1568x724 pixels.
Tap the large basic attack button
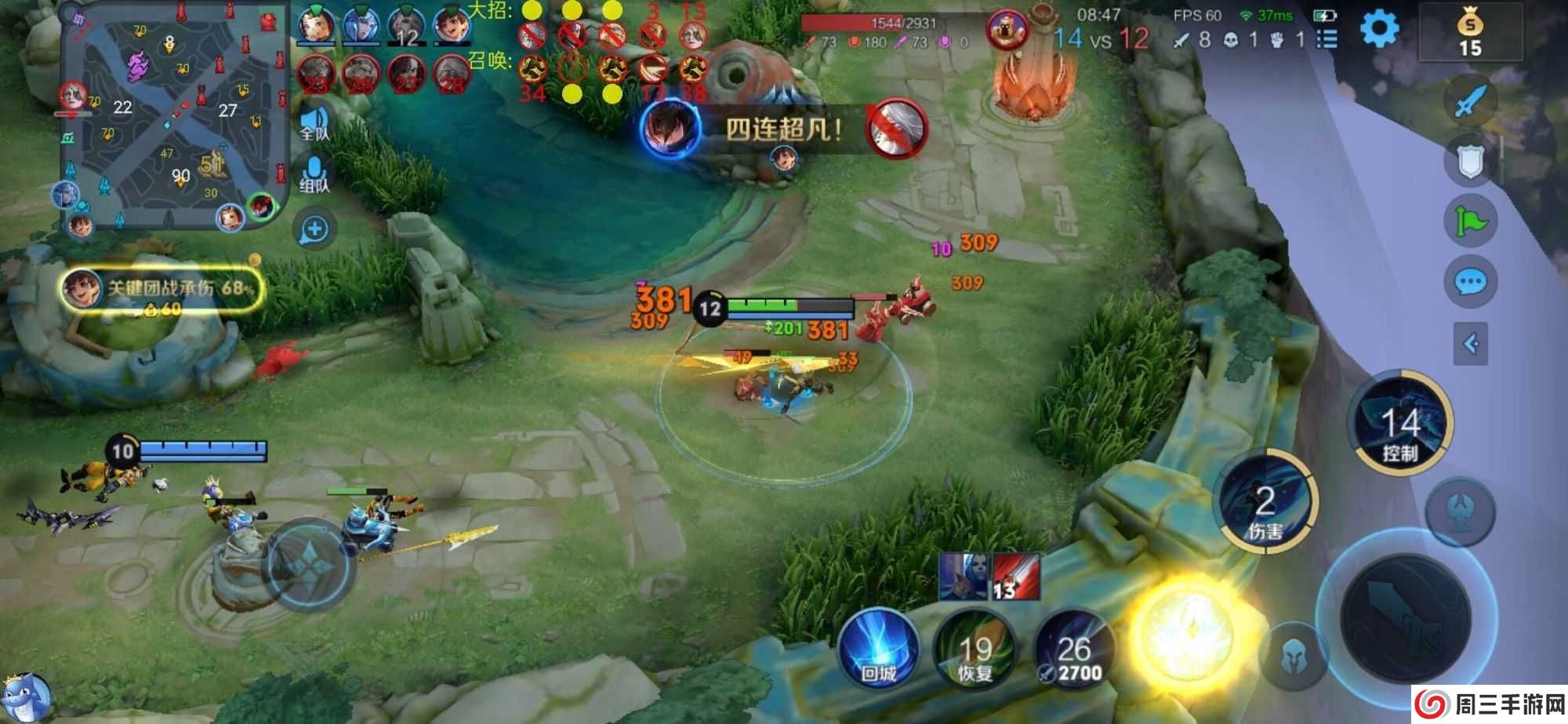(1406, 616)
